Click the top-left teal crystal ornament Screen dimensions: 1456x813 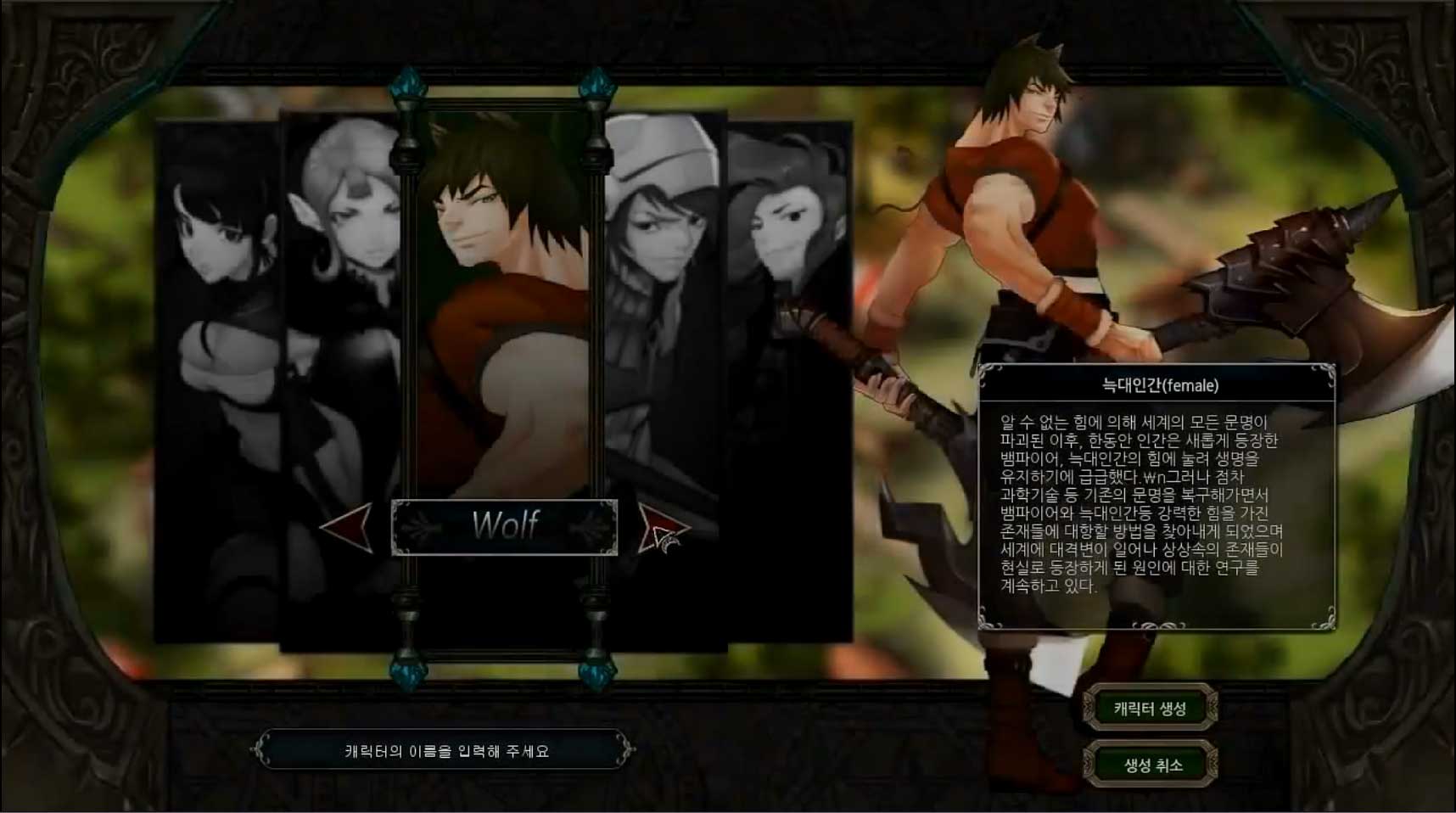pos(407,85)
